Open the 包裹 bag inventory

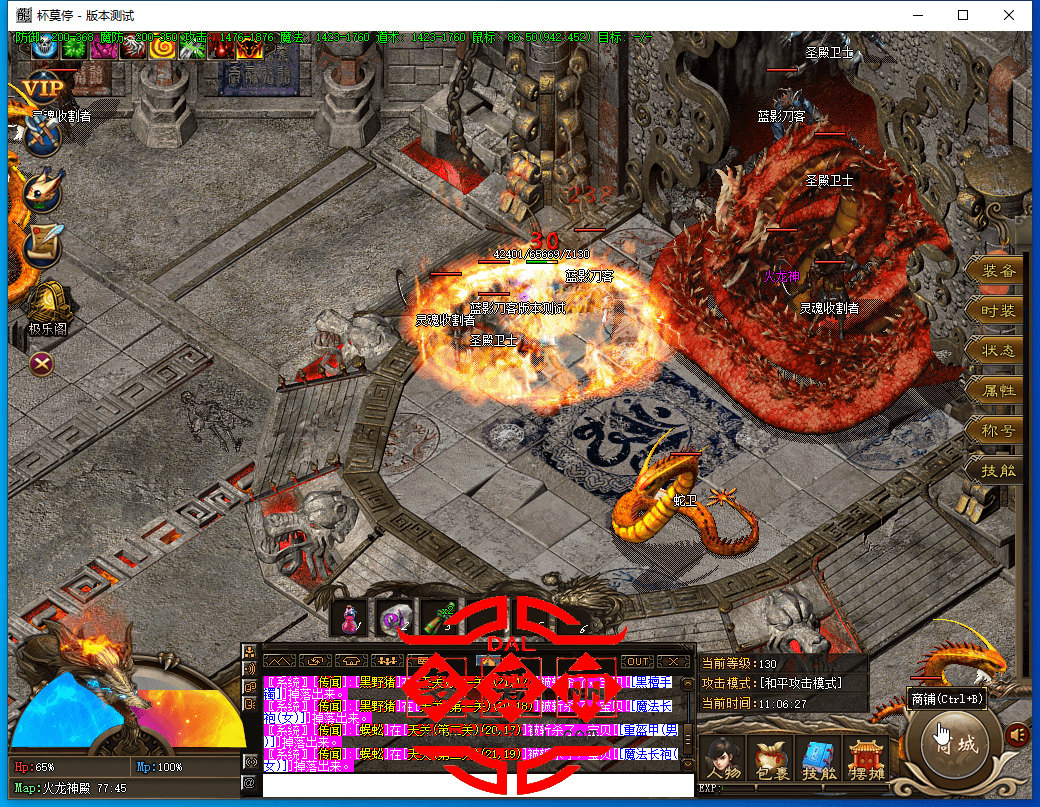(770, 759)
